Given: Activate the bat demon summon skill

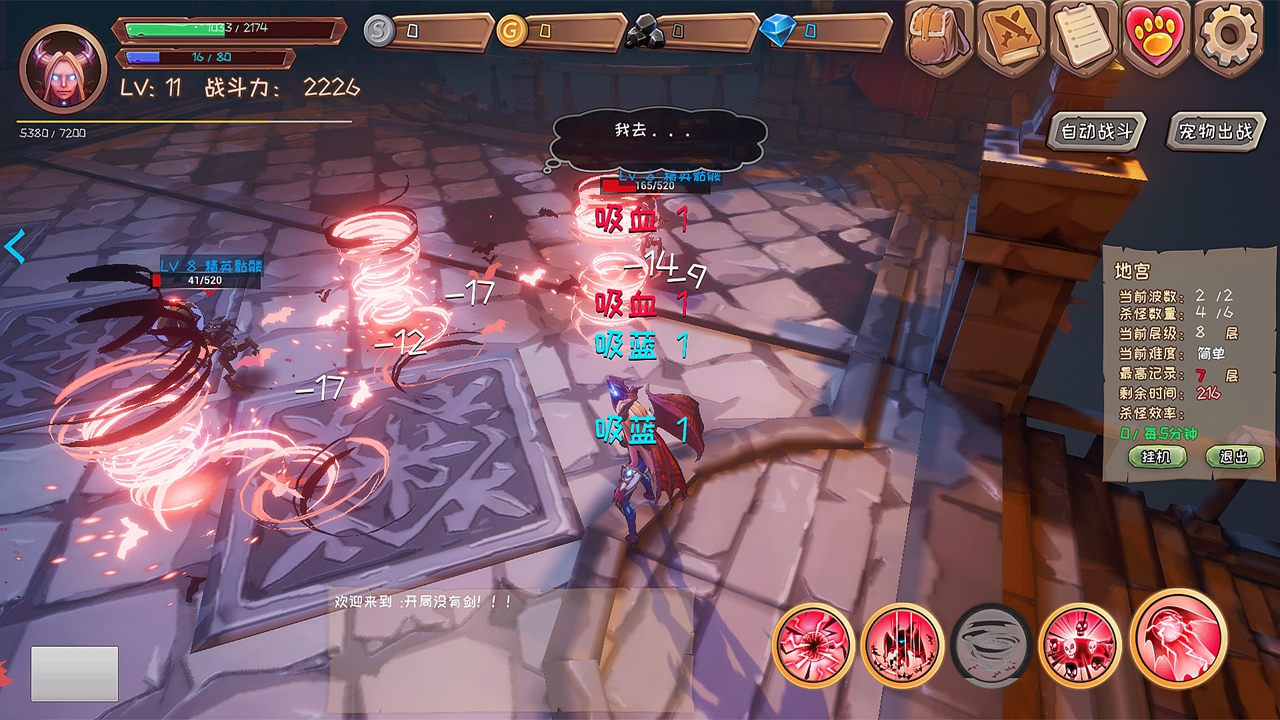Looking at the screenshot, I should pyautogui.click(x=903, y=645).
